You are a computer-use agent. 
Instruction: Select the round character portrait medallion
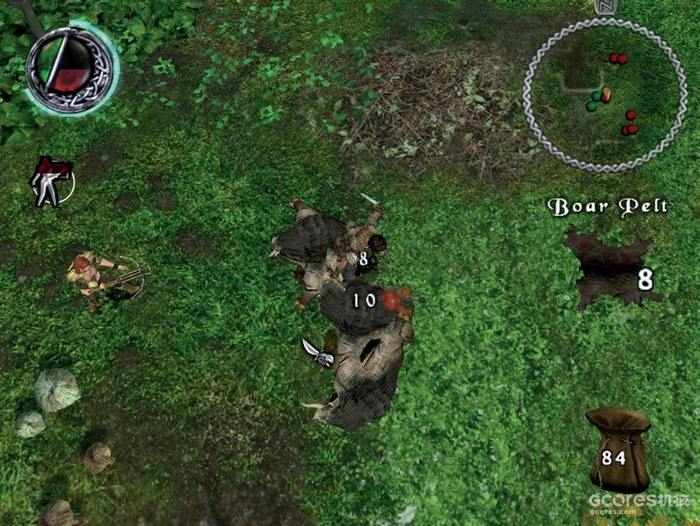pyautogui.click(x=68, y=68)
